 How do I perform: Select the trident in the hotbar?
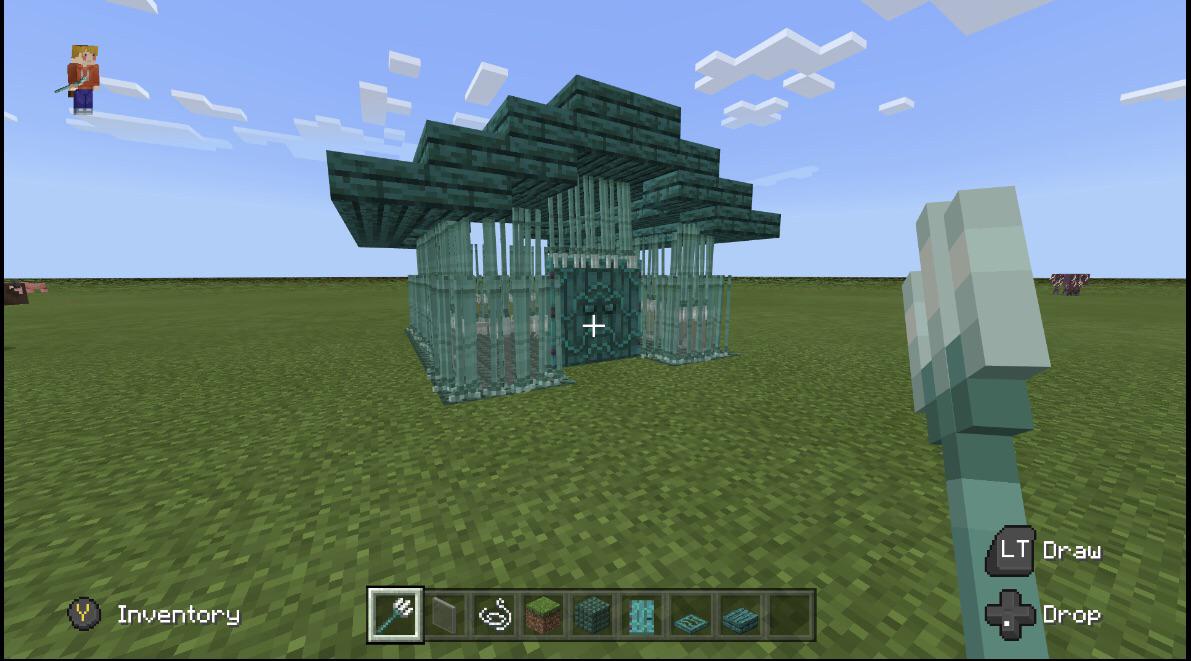[395, 614]
